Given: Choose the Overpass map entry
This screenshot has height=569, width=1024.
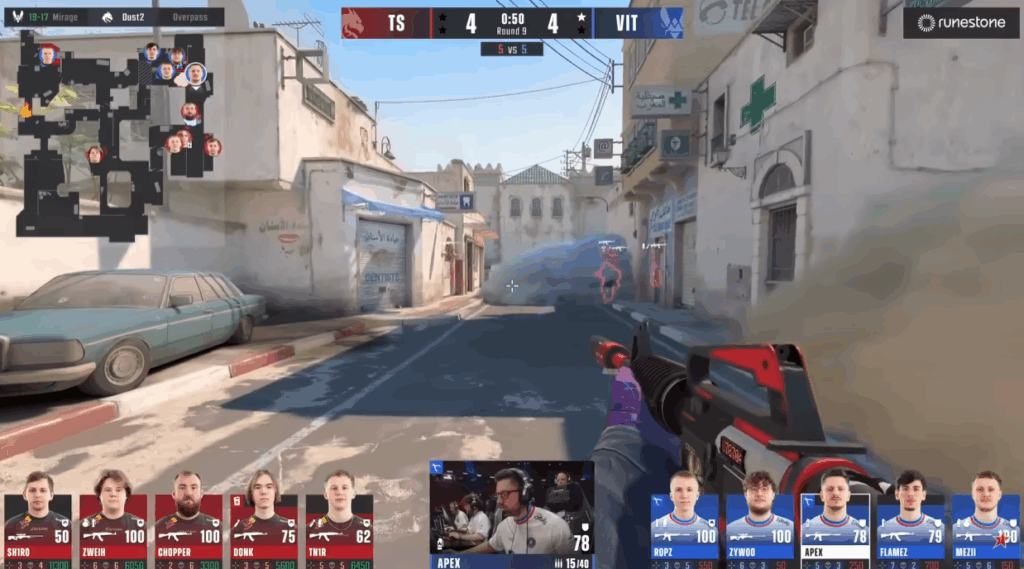Looking at the screenshot, I should click(190, 17).
